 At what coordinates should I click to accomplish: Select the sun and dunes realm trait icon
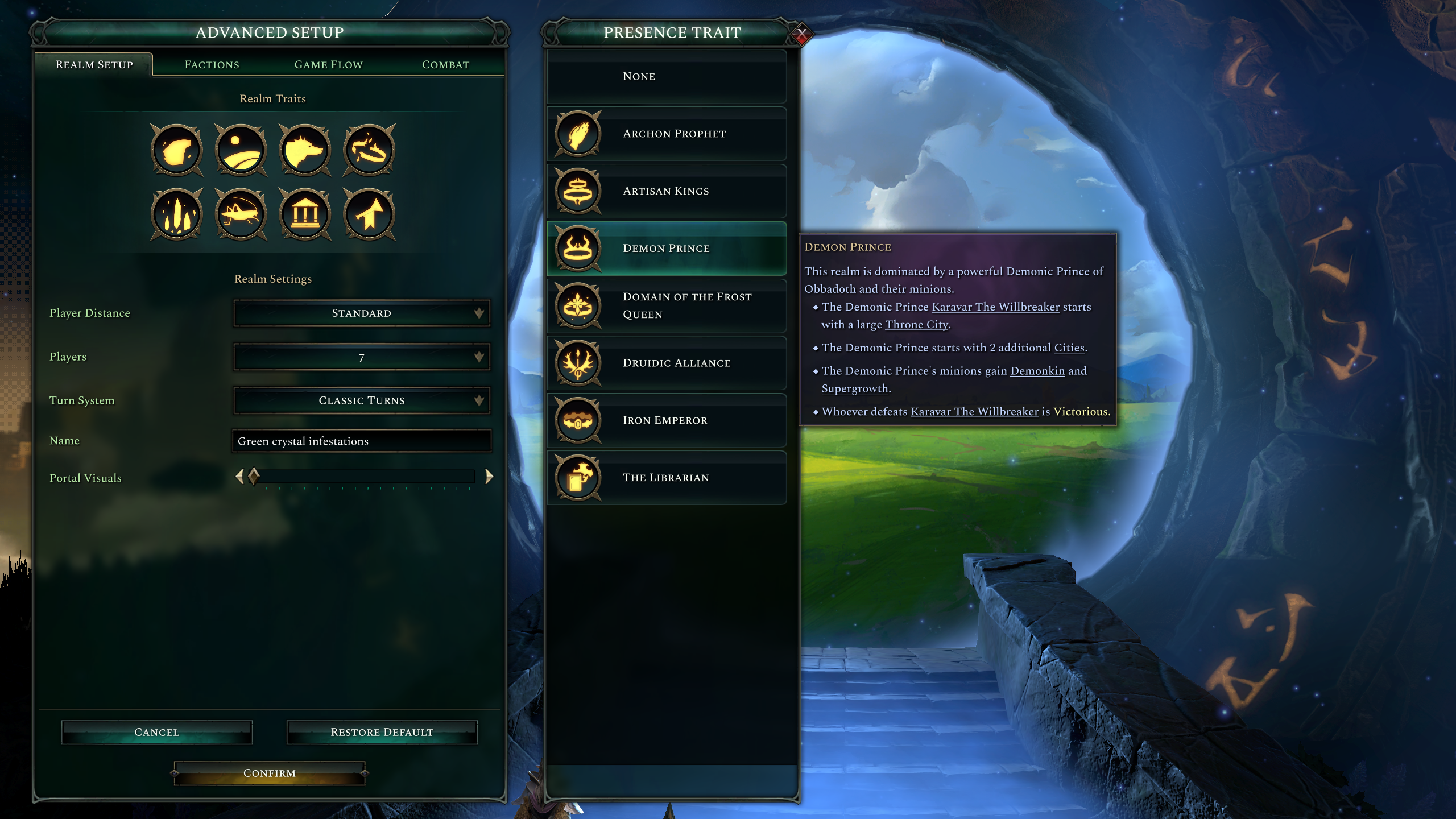click(x=241, y=150)
